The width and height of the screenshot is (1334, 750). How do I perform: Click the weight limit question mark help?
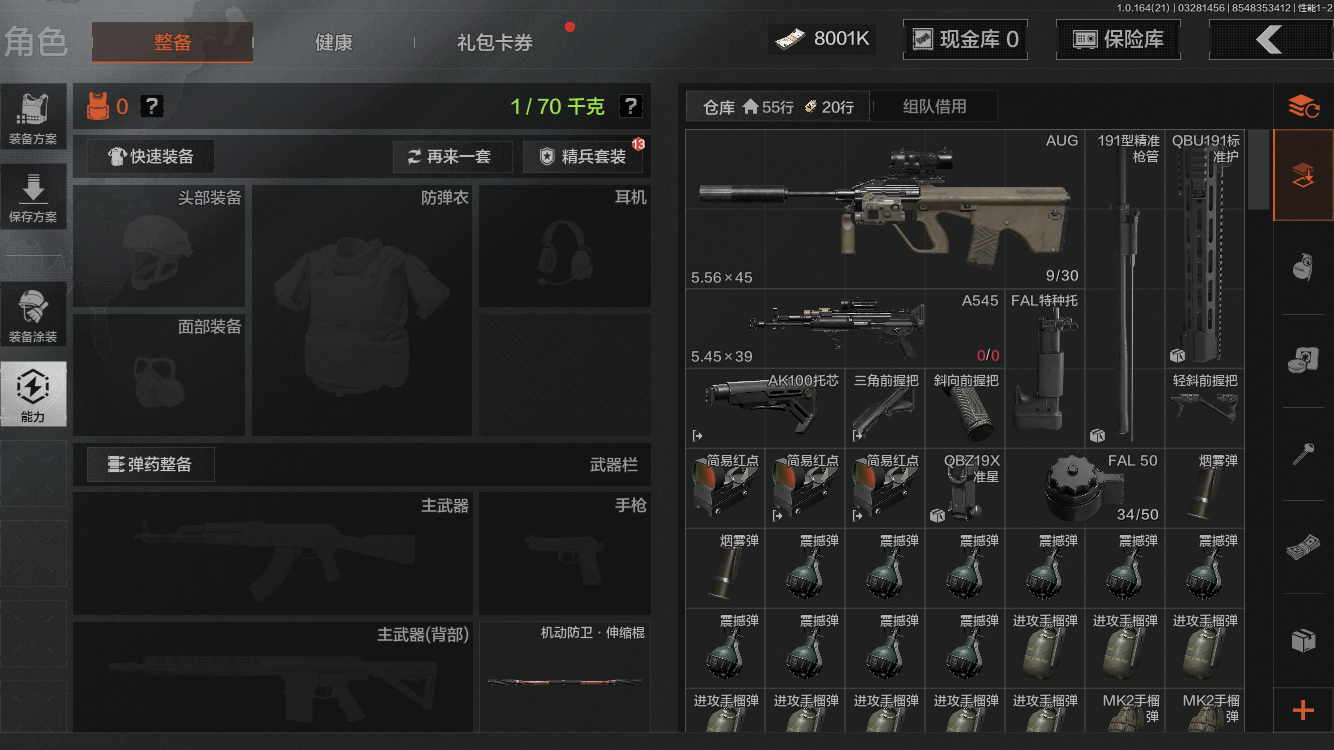pos(630,106)
